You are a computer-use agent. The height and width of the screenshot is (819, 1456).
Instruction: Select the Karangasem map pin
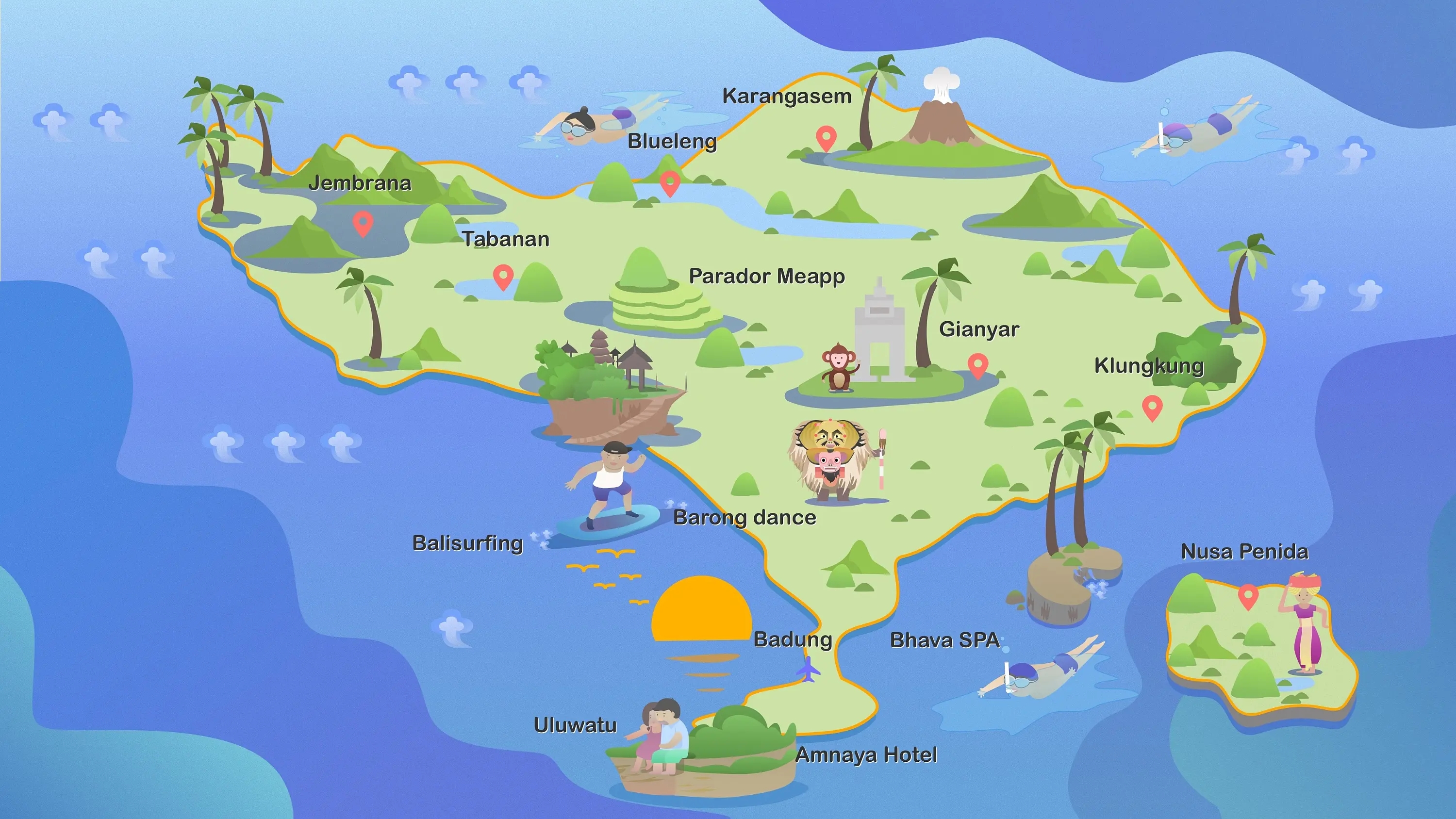(826, 137)
